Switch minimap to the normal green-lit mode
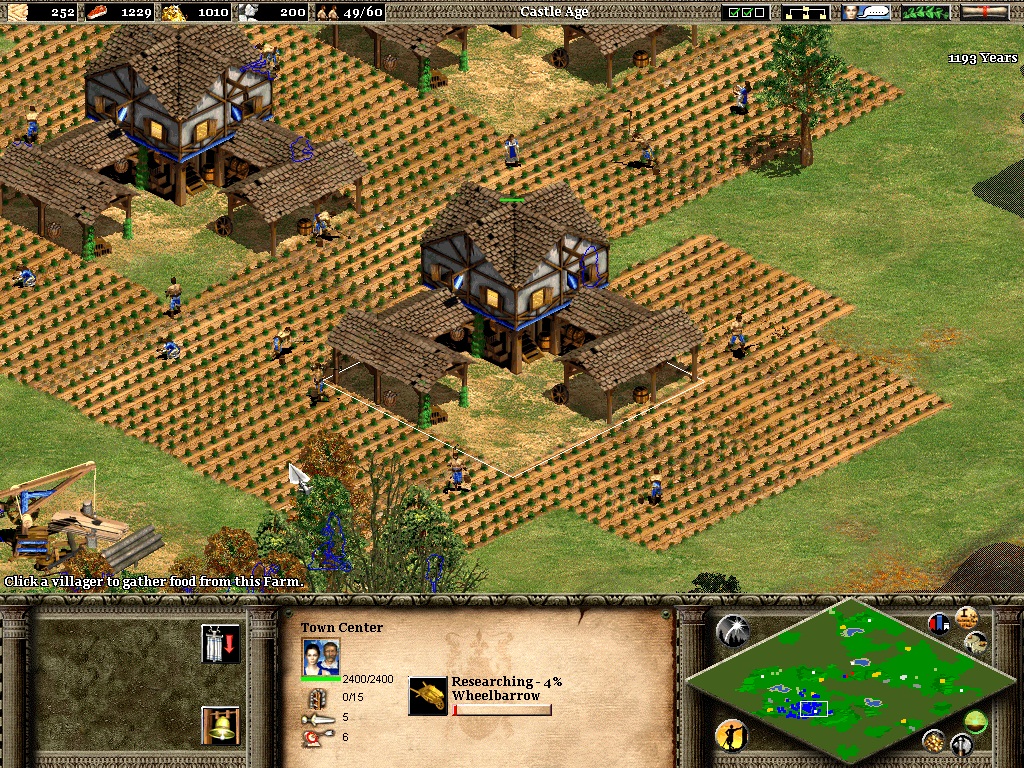Screen dimensions: 1024x768 976,721
